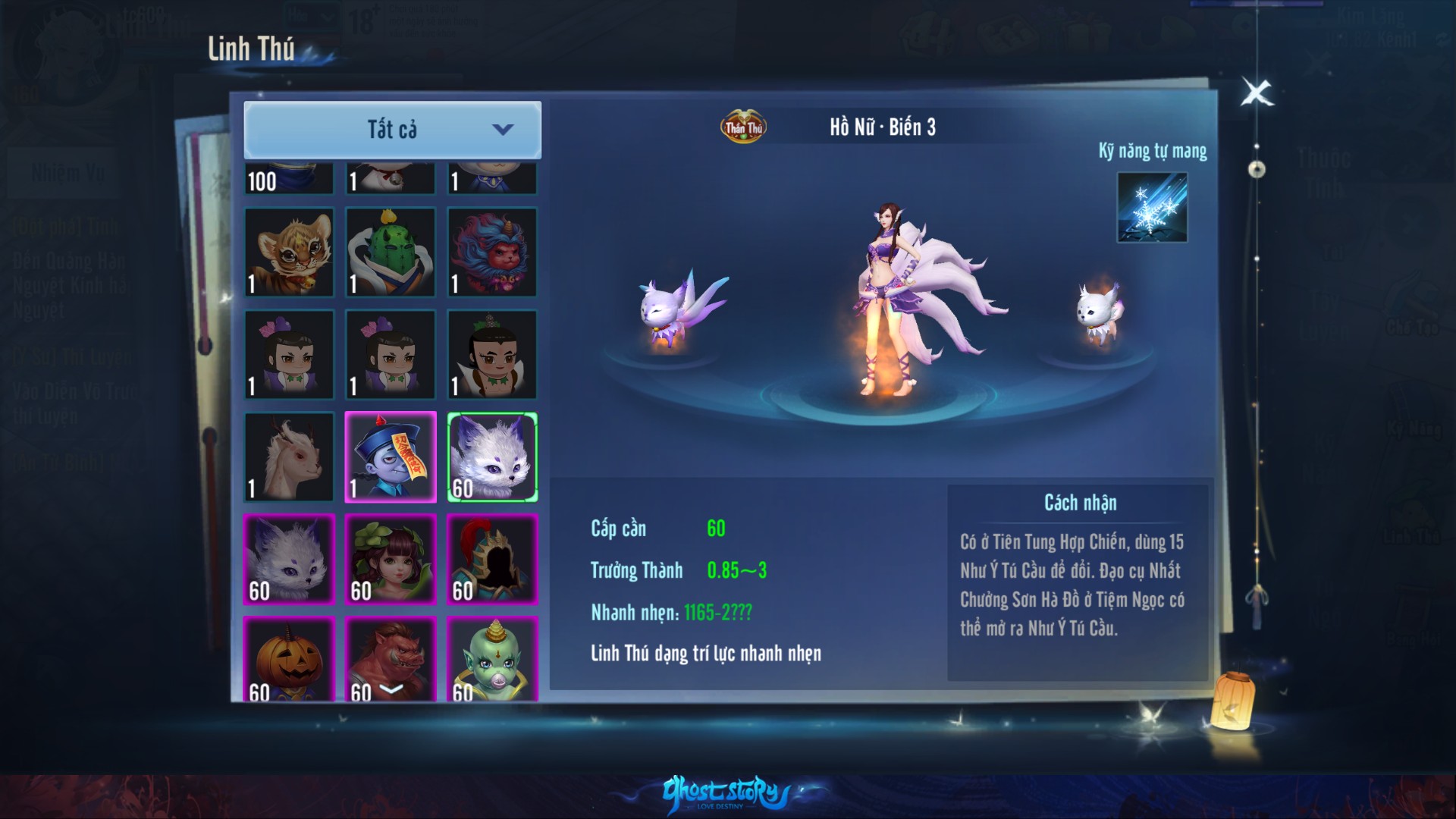
Task: Show the small white fox form on right
Action: click(1099, 312)
